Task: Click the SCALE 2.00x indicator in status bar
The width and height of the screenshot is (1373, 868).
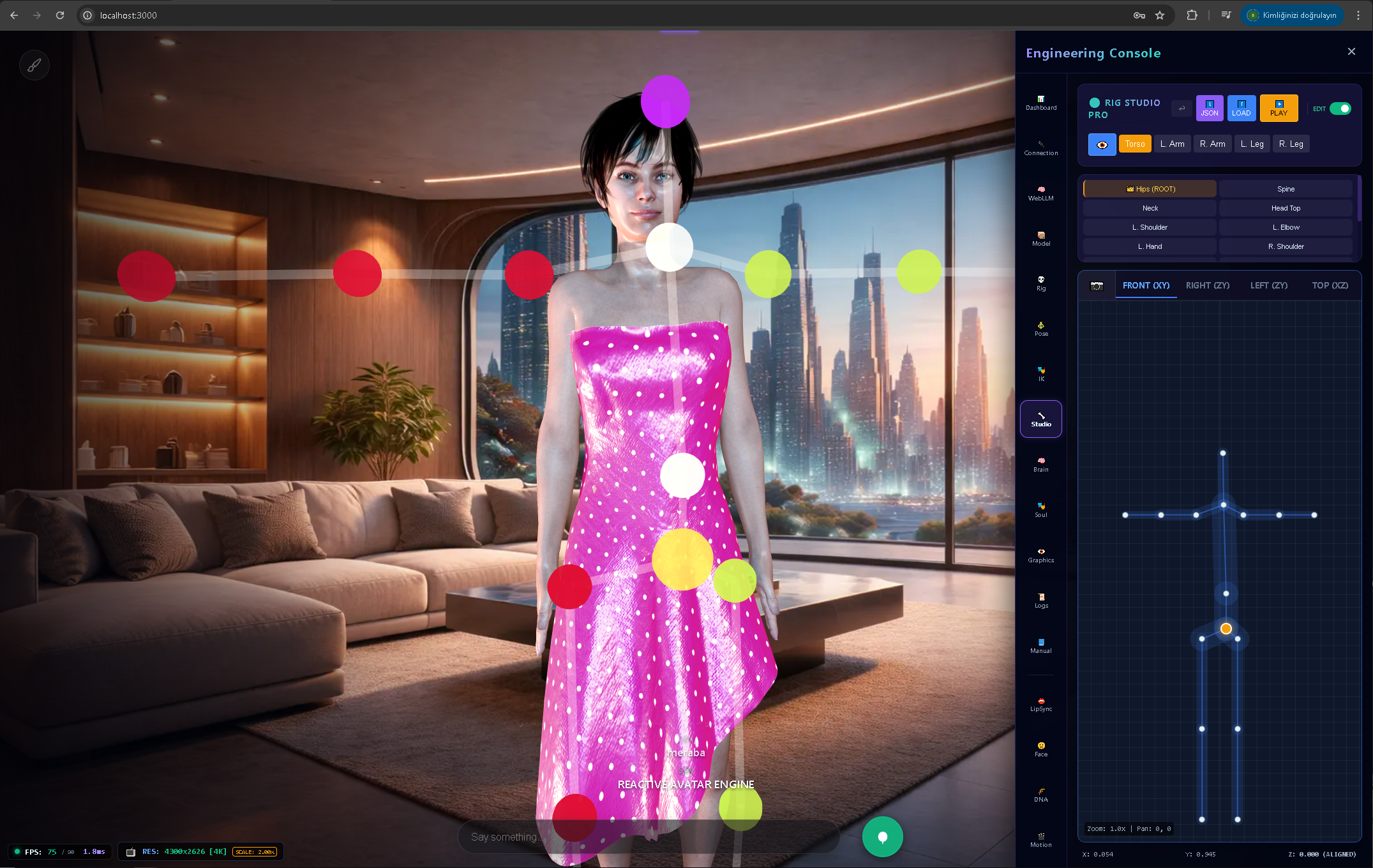Action: pyautogui.click(x=255, y=851)
